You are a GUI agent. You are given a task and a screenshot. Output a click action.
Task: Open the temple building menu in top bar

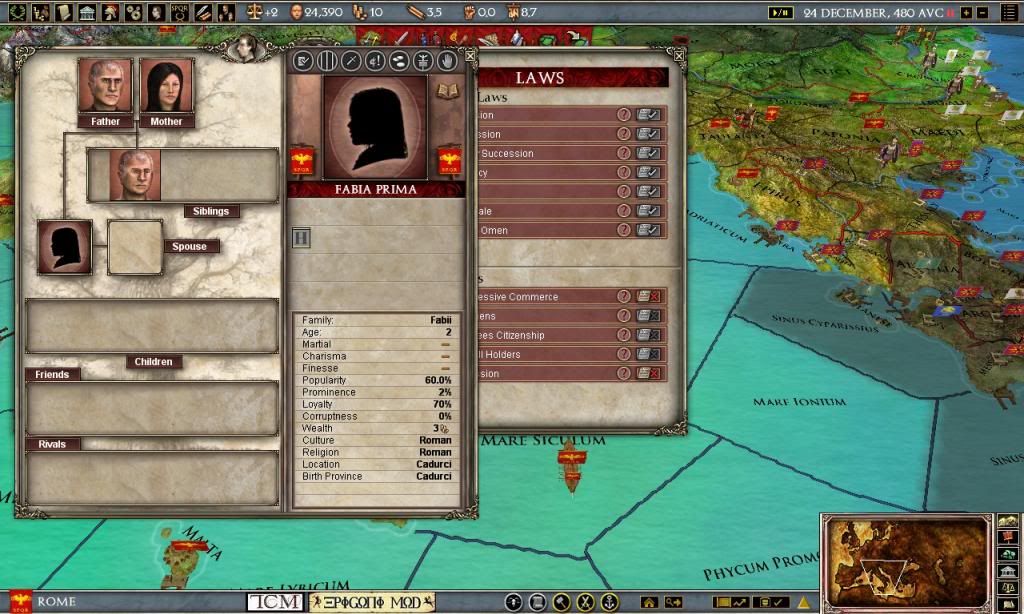(87, 12)
